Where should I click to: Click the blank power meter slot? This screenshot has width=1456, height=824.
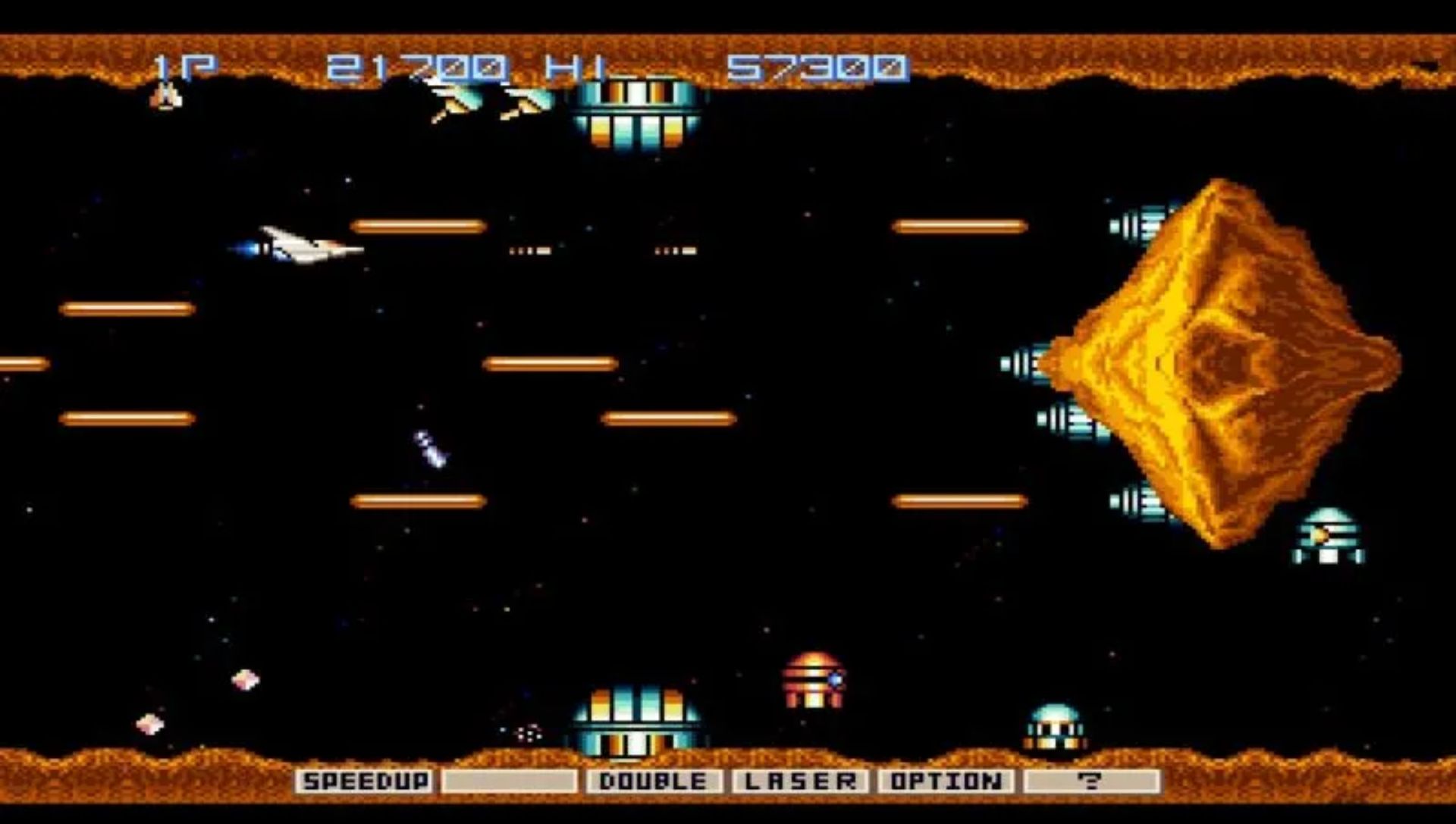(509, 781)
